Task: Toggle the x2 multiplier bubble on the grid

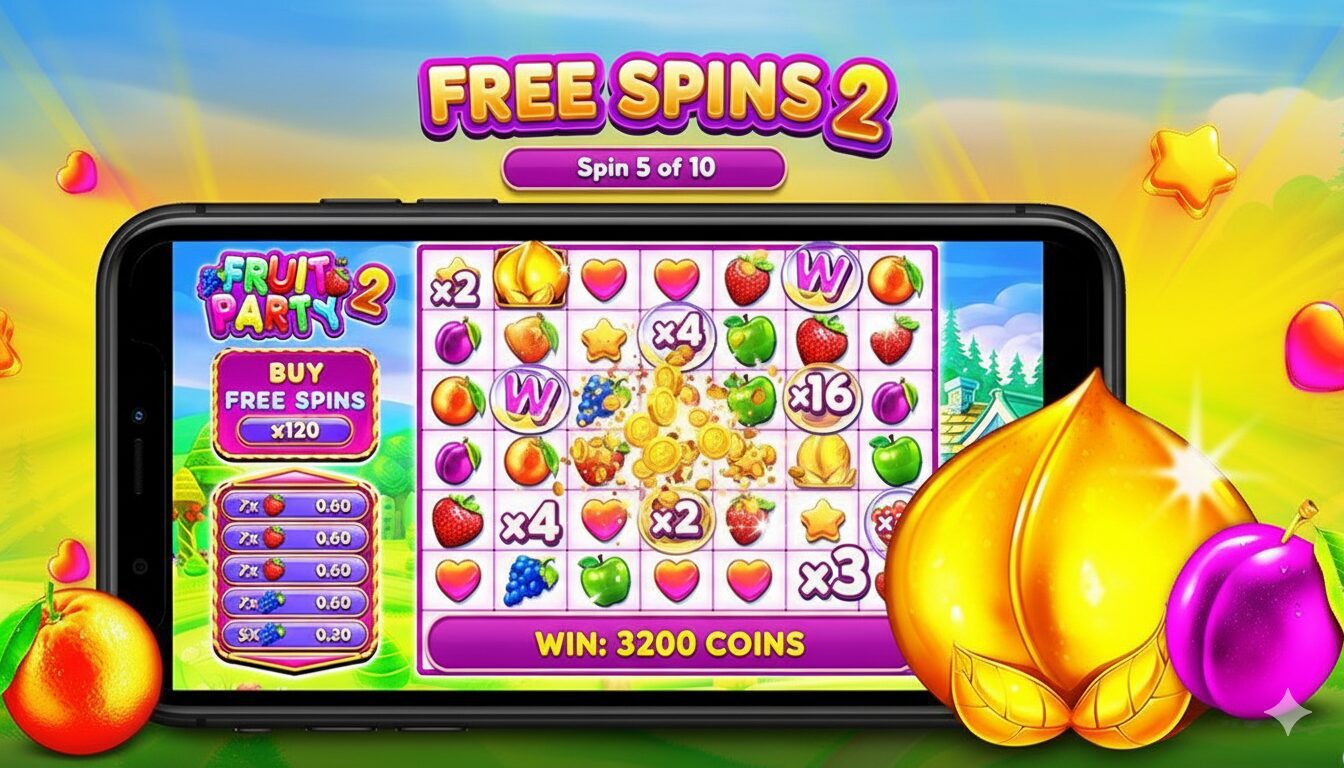Action: [x=677, y=520]
